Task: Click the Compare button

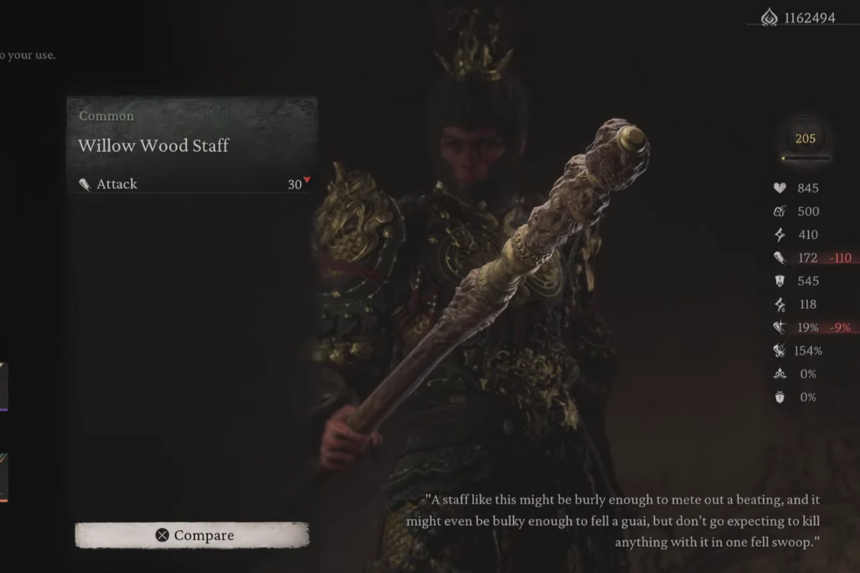Action: point(192,535)
